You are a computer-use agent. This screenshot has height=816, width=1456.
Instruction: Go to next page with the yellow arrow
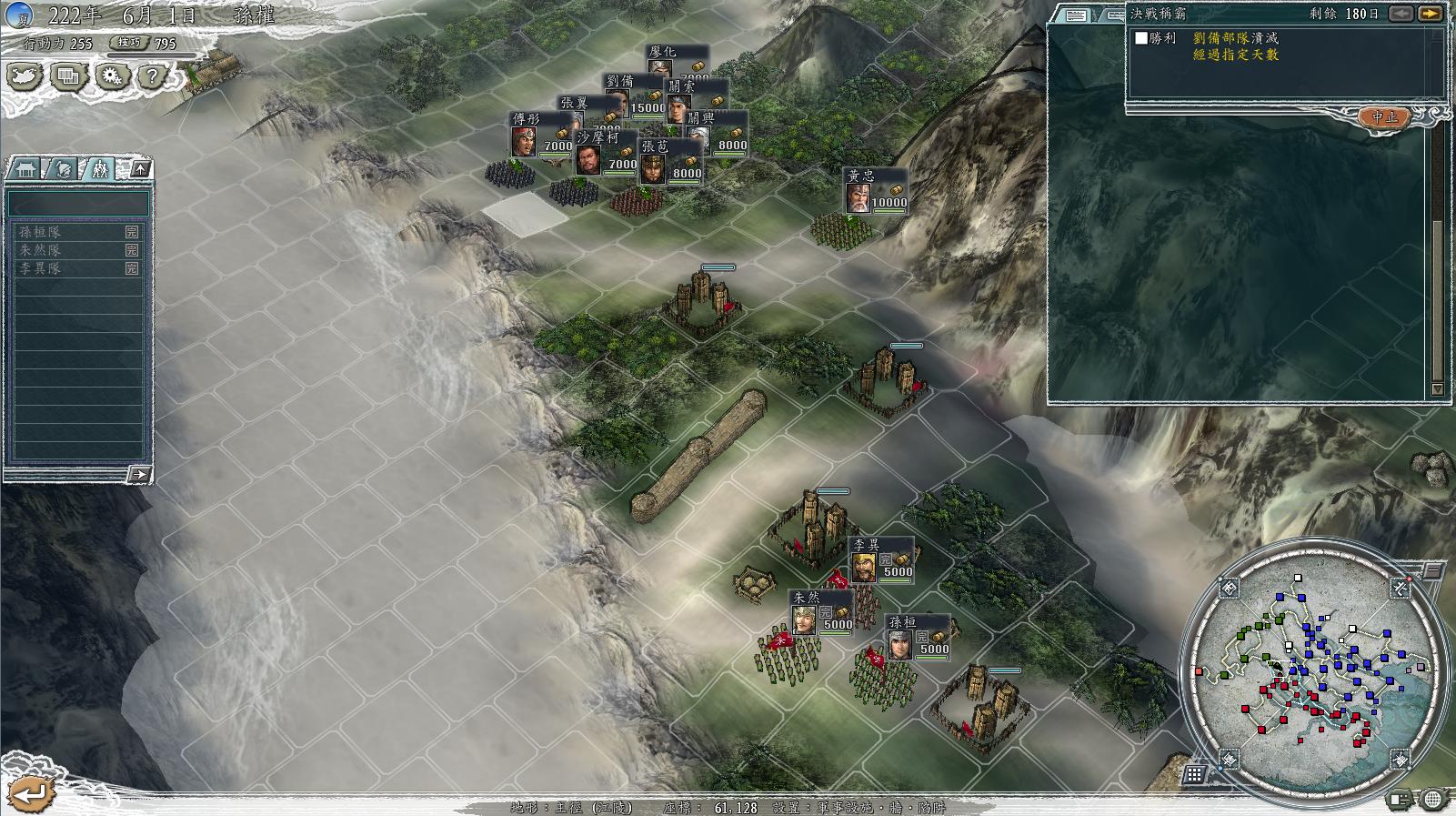point(1430,14)
